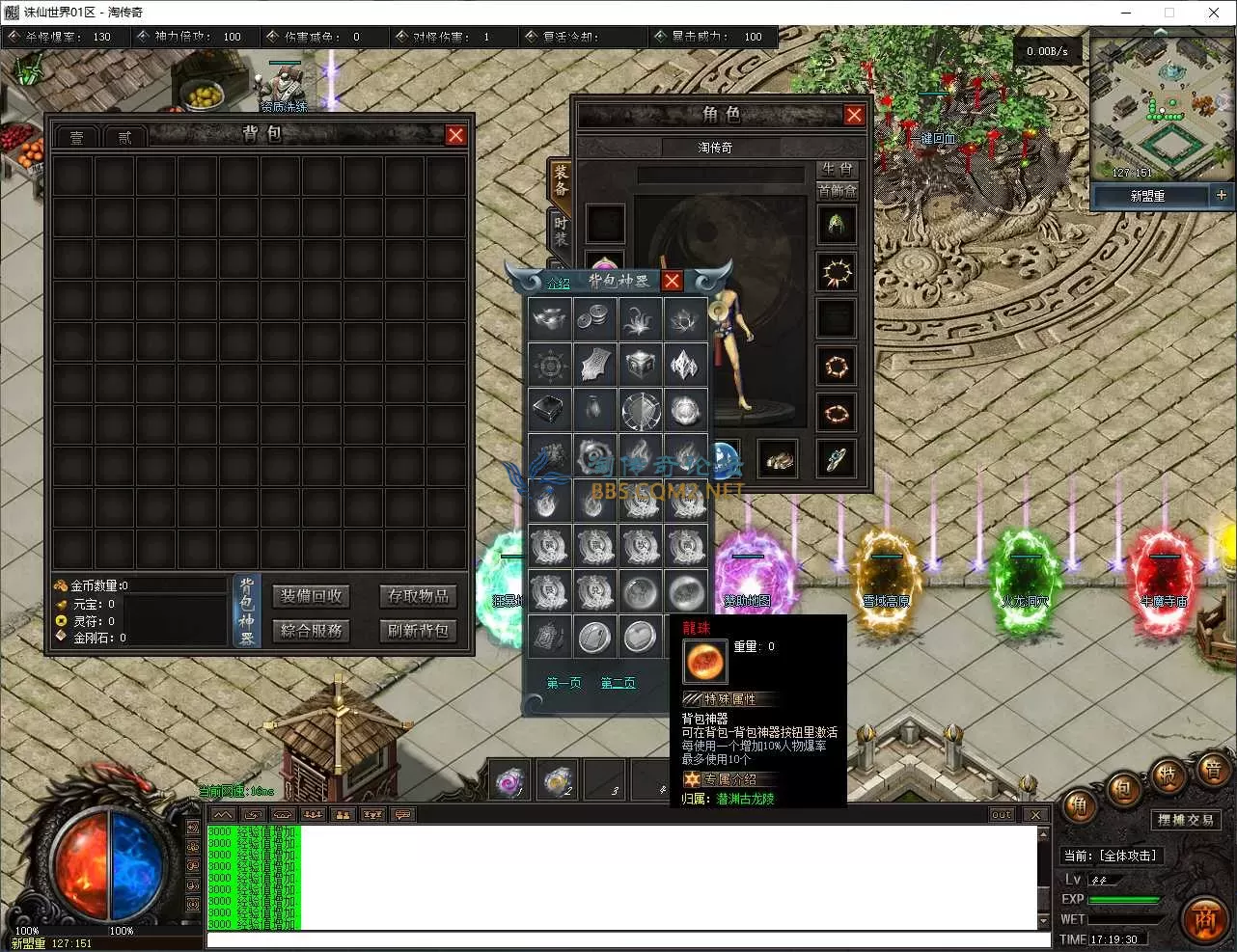This screenshot has height=952, width=1237.
Task: Switch to the 第二页 page link
Action: coord(618,683)
